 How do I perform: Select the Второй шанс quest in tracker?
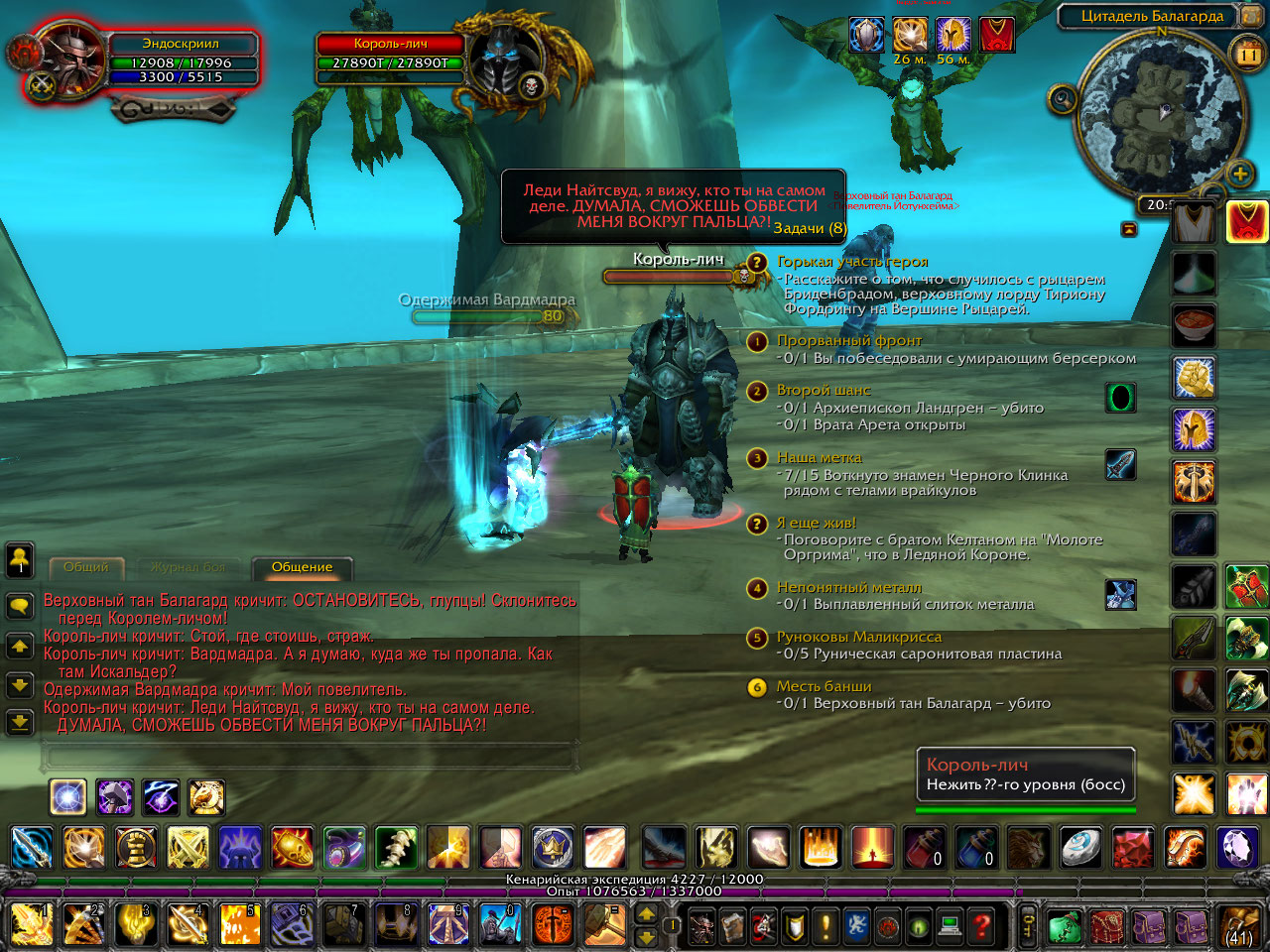click(x=823, y=390)
